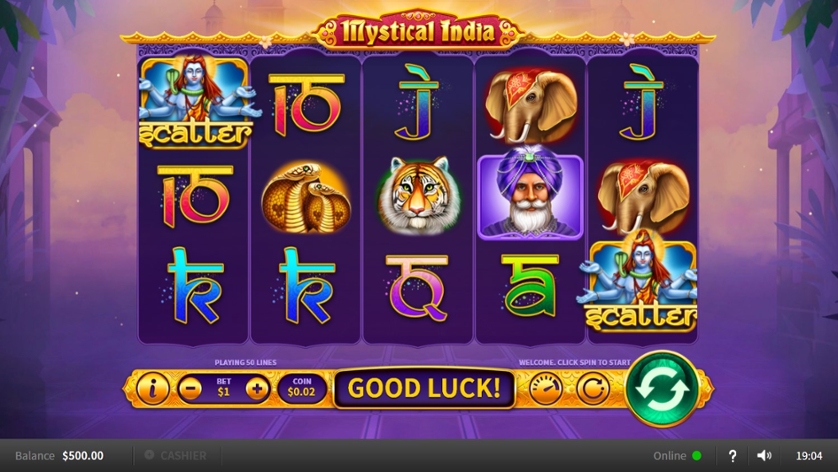Open autoplay with the circular arrow button
838x472 pixels.
tap(592, 388)
